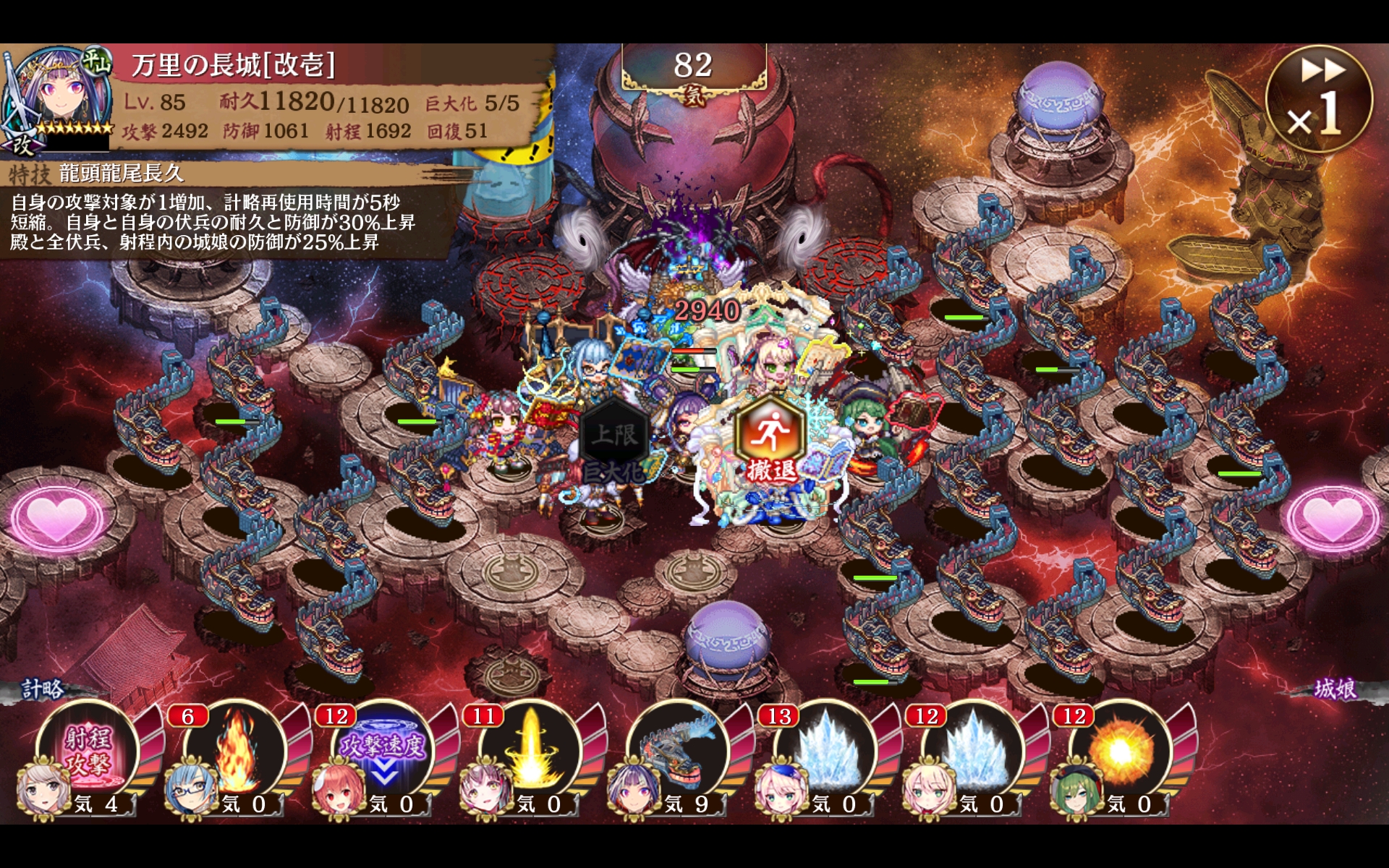Viewport: 1389px width, 868px height.
Task: Toggle the x1 game speed button
Action: (x=1318, y=100)
